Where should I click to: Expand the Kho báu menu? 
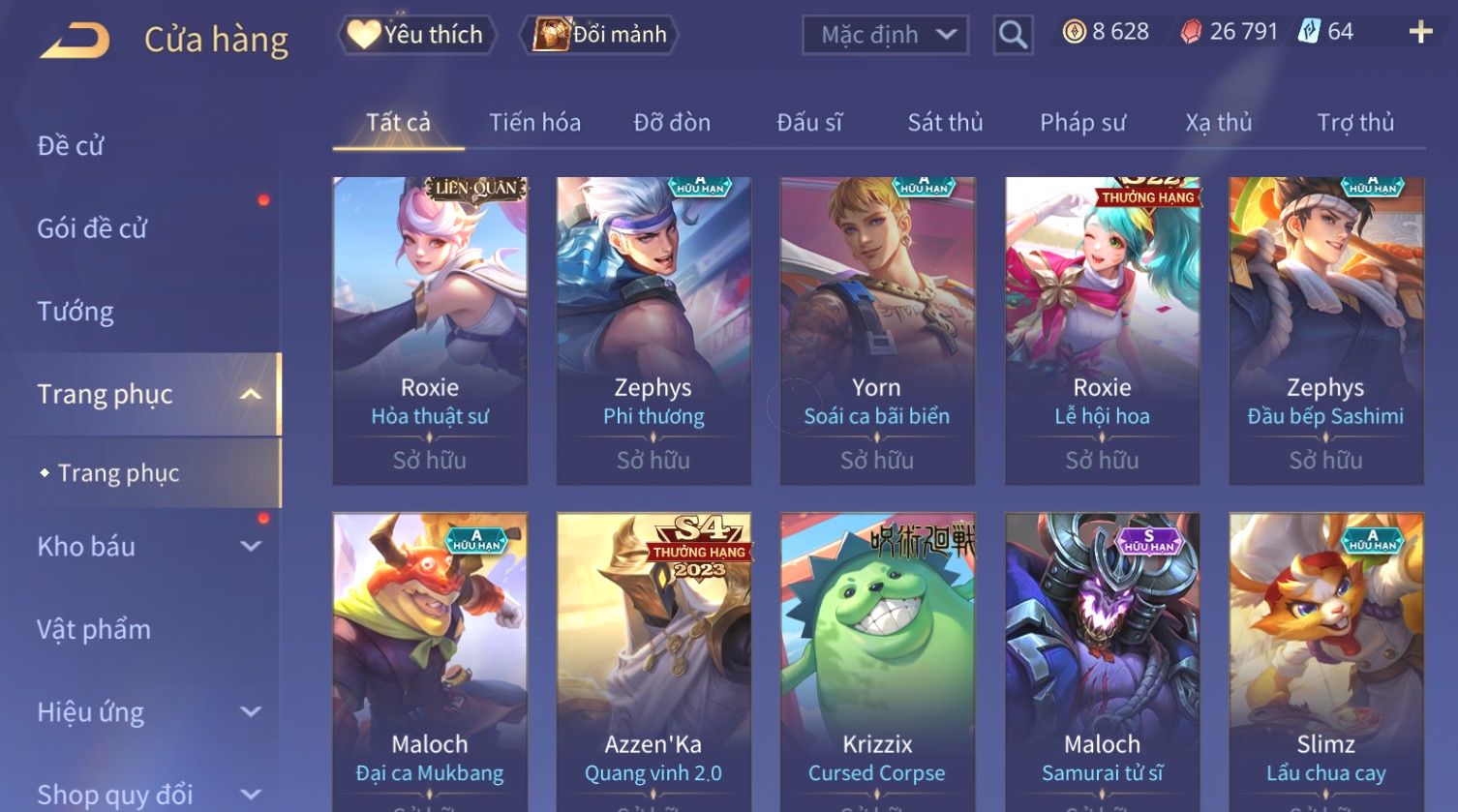pos(145,547)
